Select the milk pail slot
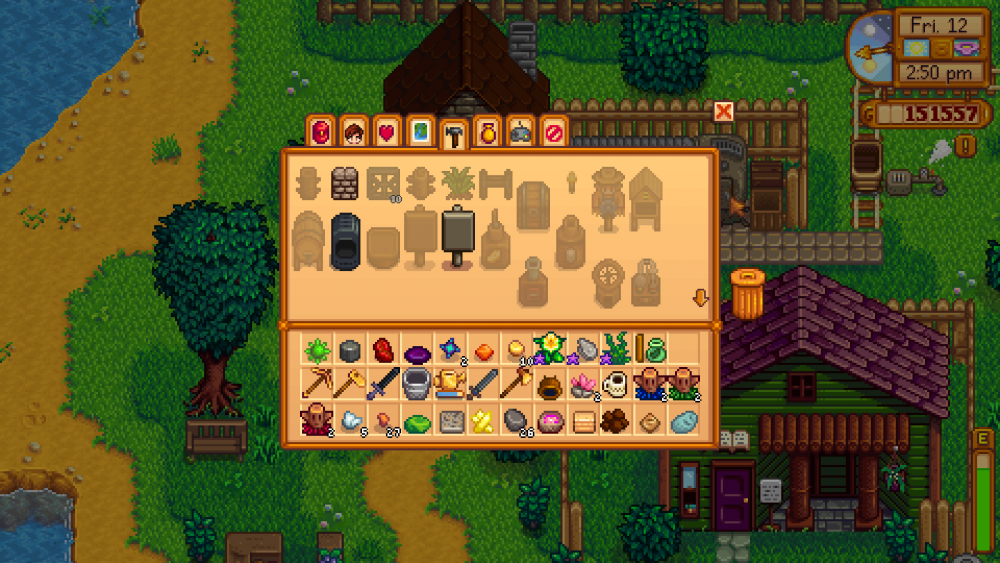The height and width of the screenshot is (563, 1000). point(416,383)
